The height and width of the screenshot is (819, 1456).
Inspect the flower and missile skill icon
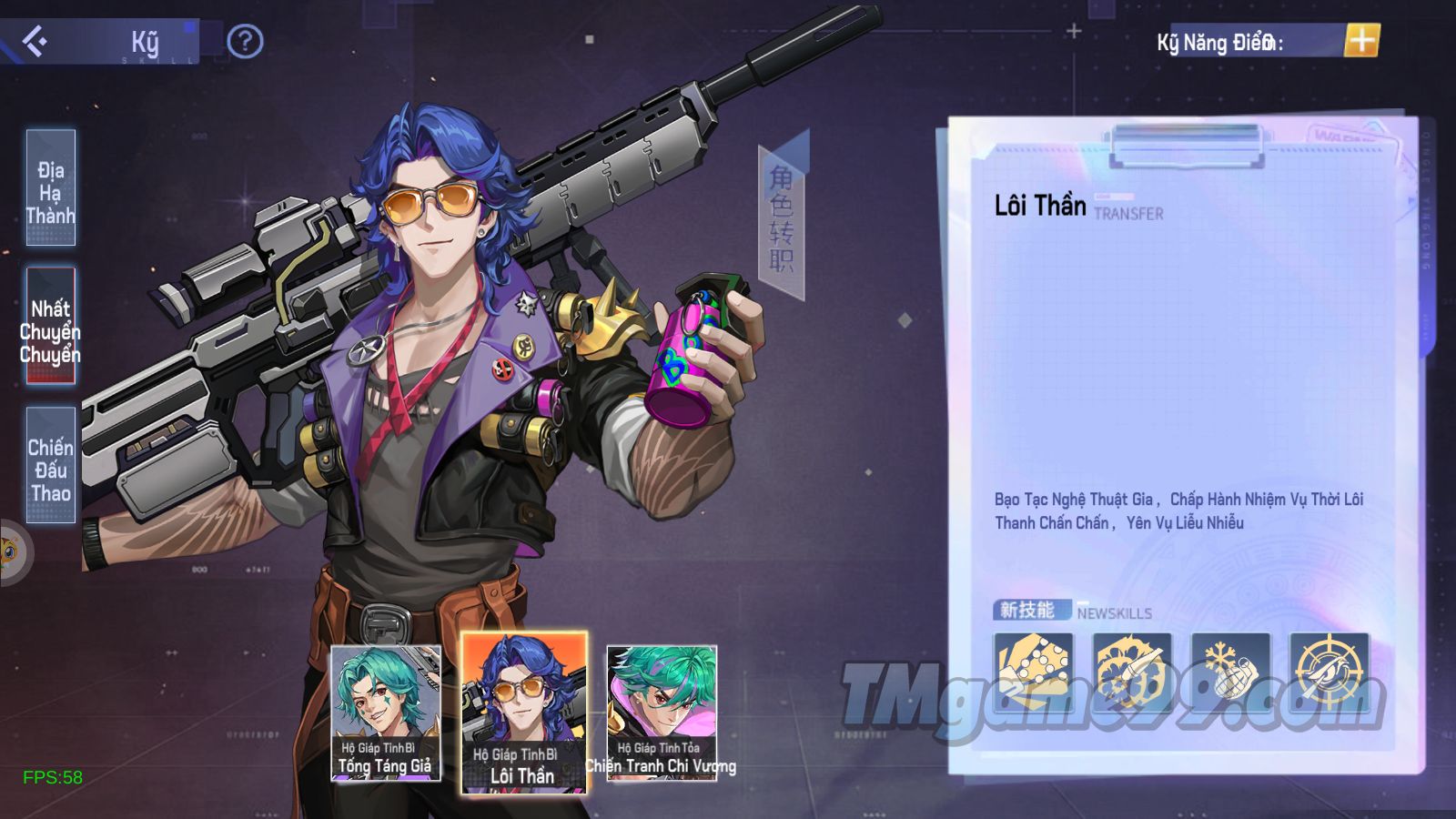click(x=1131, y=672)
